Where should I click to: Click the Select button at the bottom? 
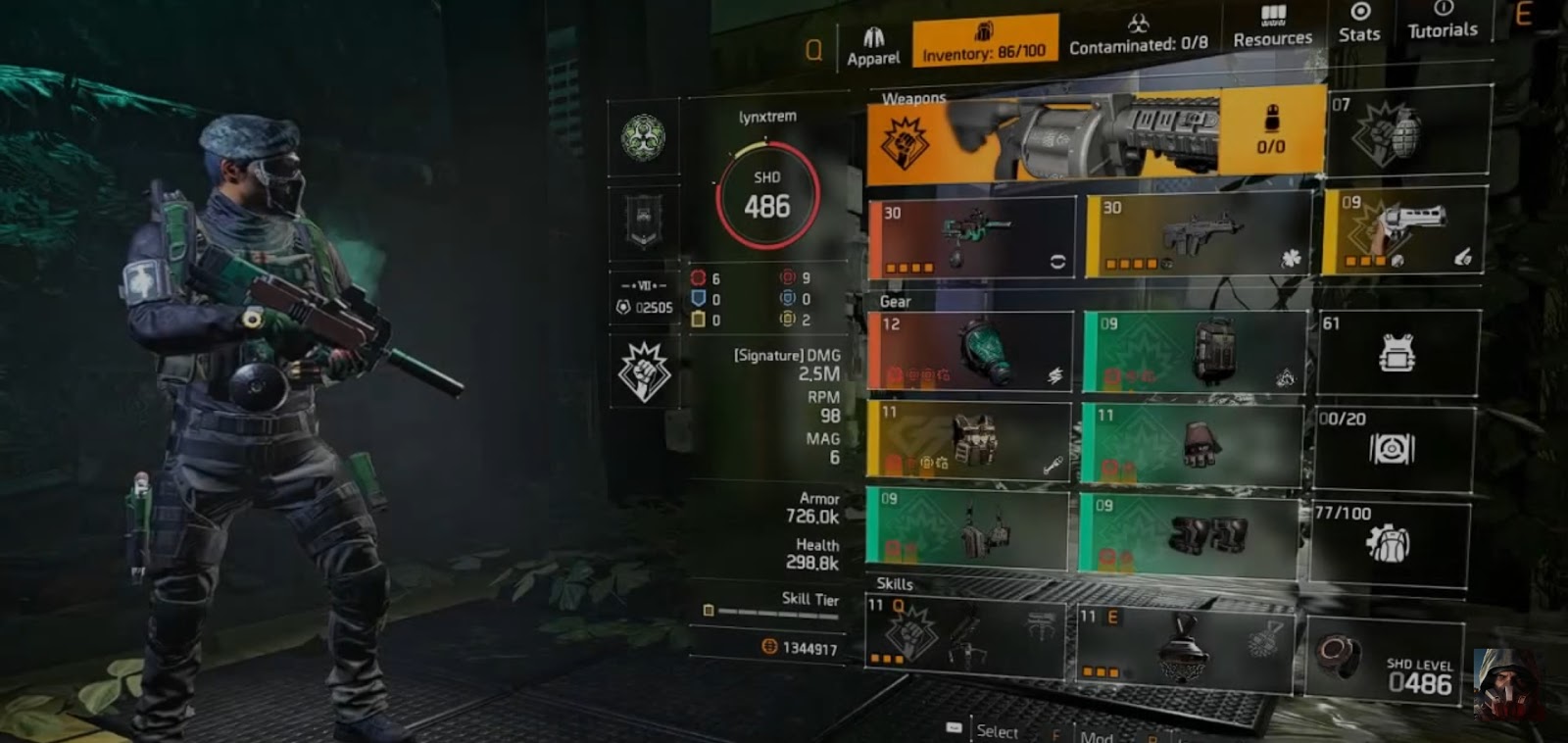[997, 731]
